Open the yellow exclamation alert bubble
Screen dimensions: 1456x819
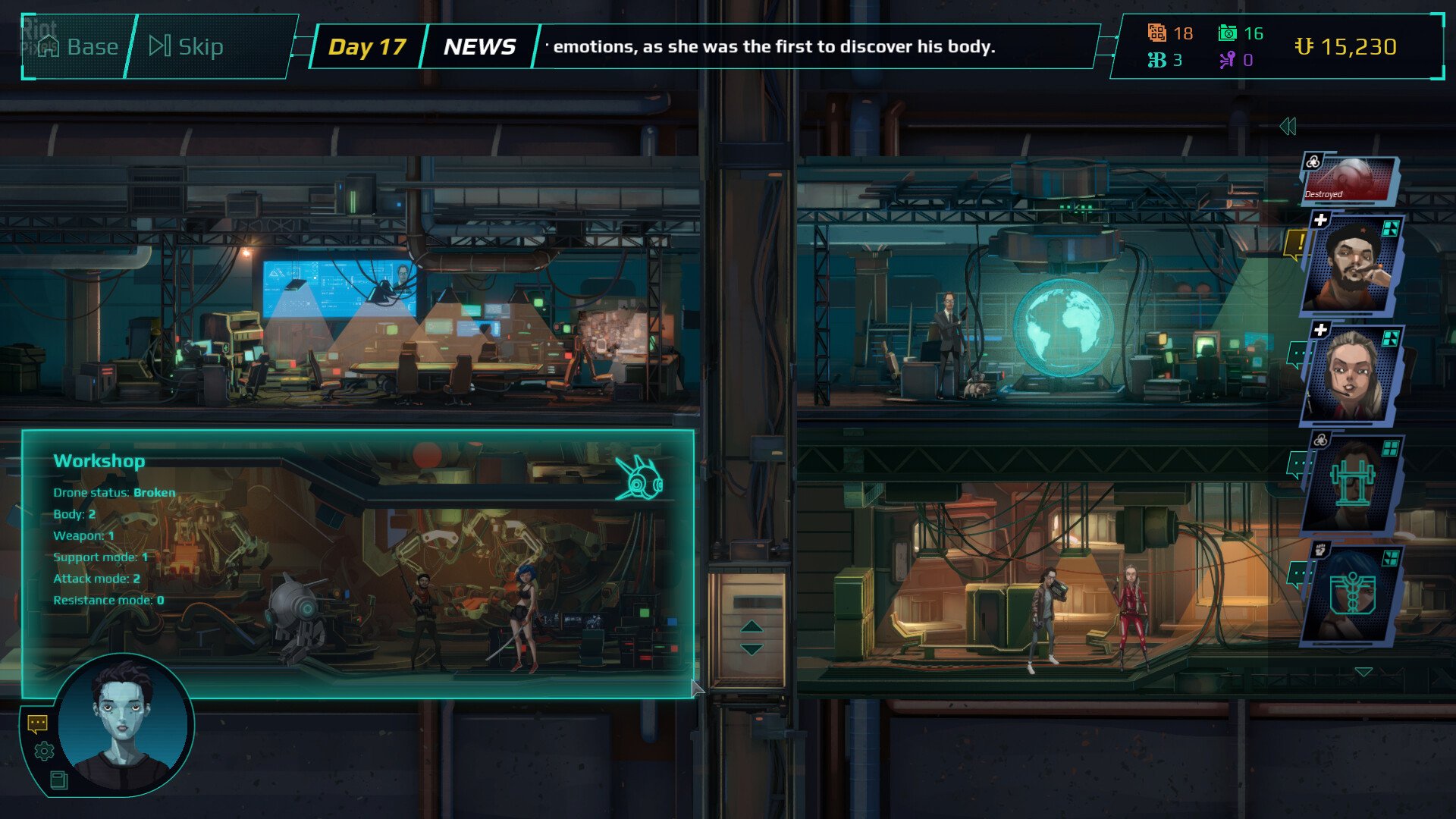(1298, 244)
